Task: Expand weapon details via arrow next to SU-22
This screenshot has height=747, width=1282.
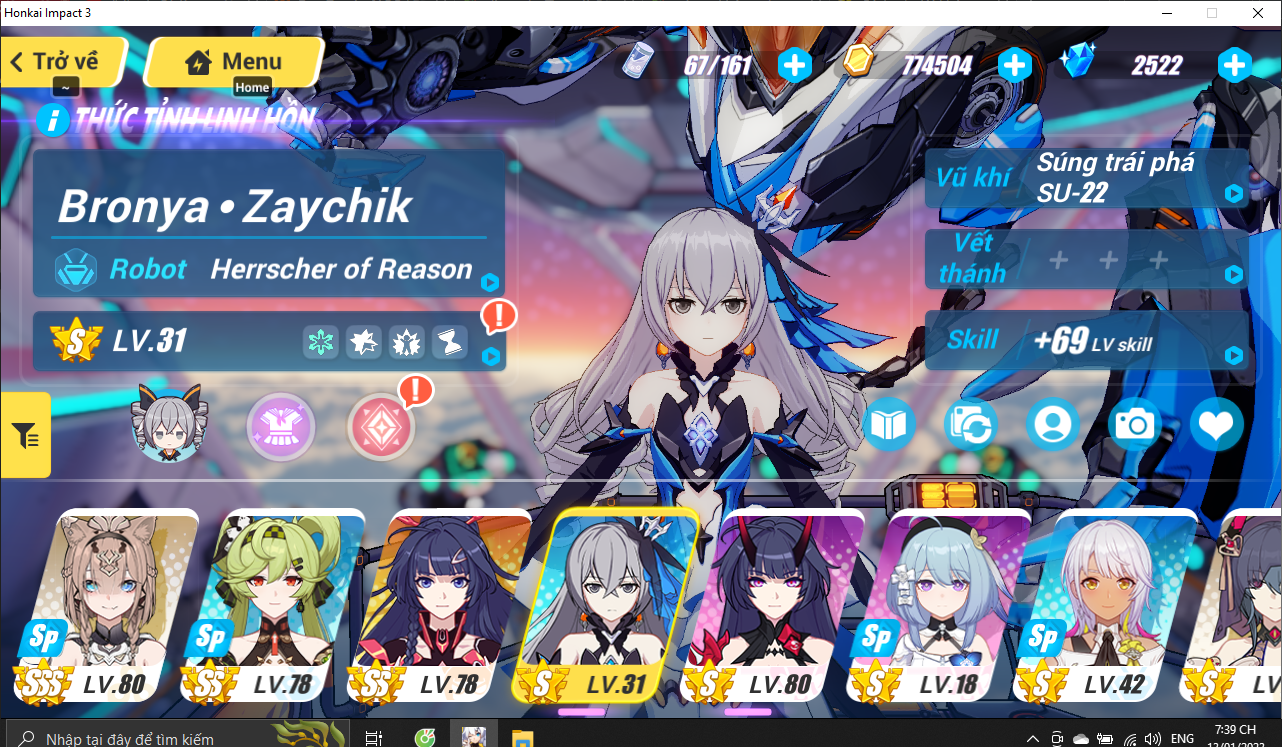Action: tap(1233, 194)
